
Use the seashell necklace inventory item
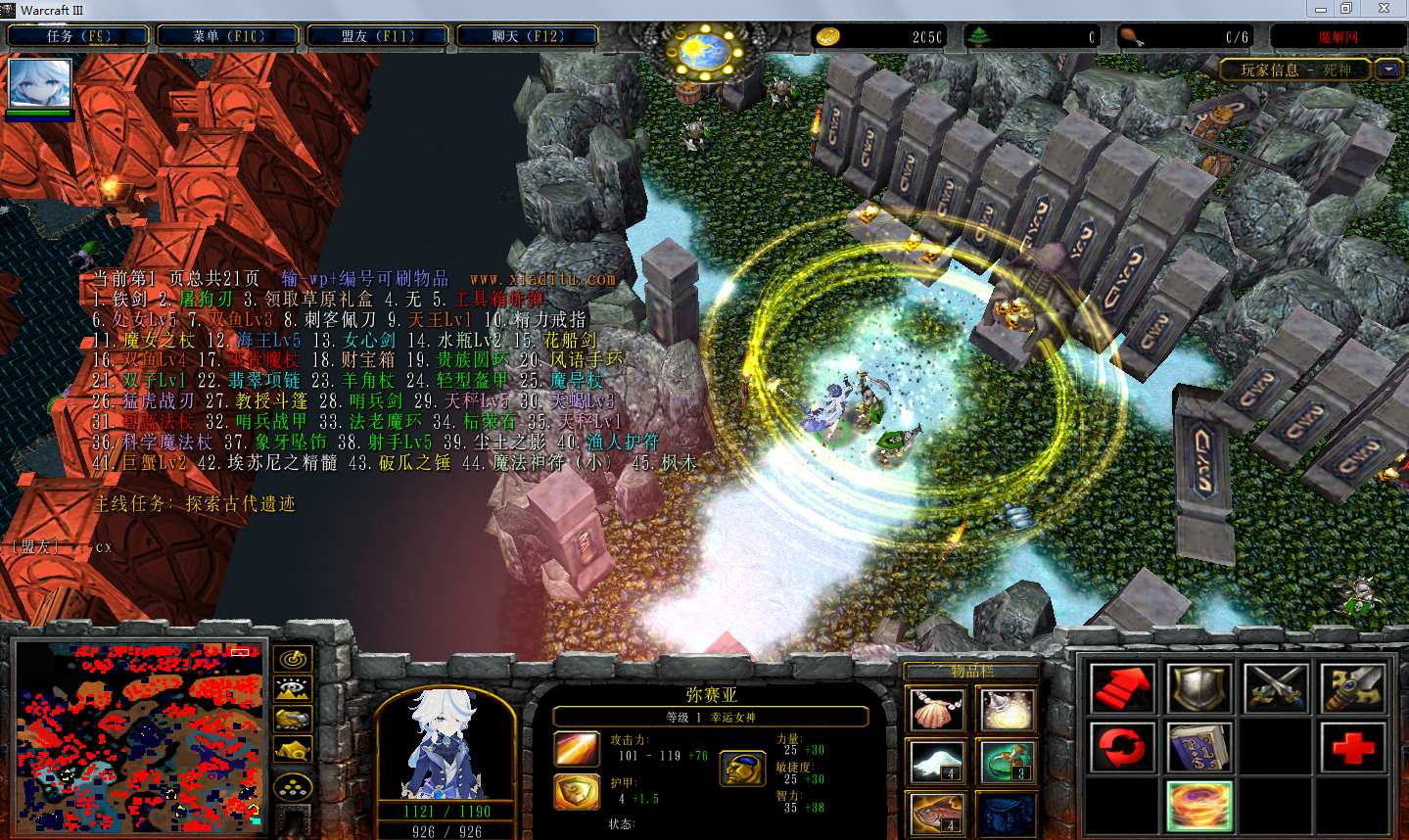(937, 711)
